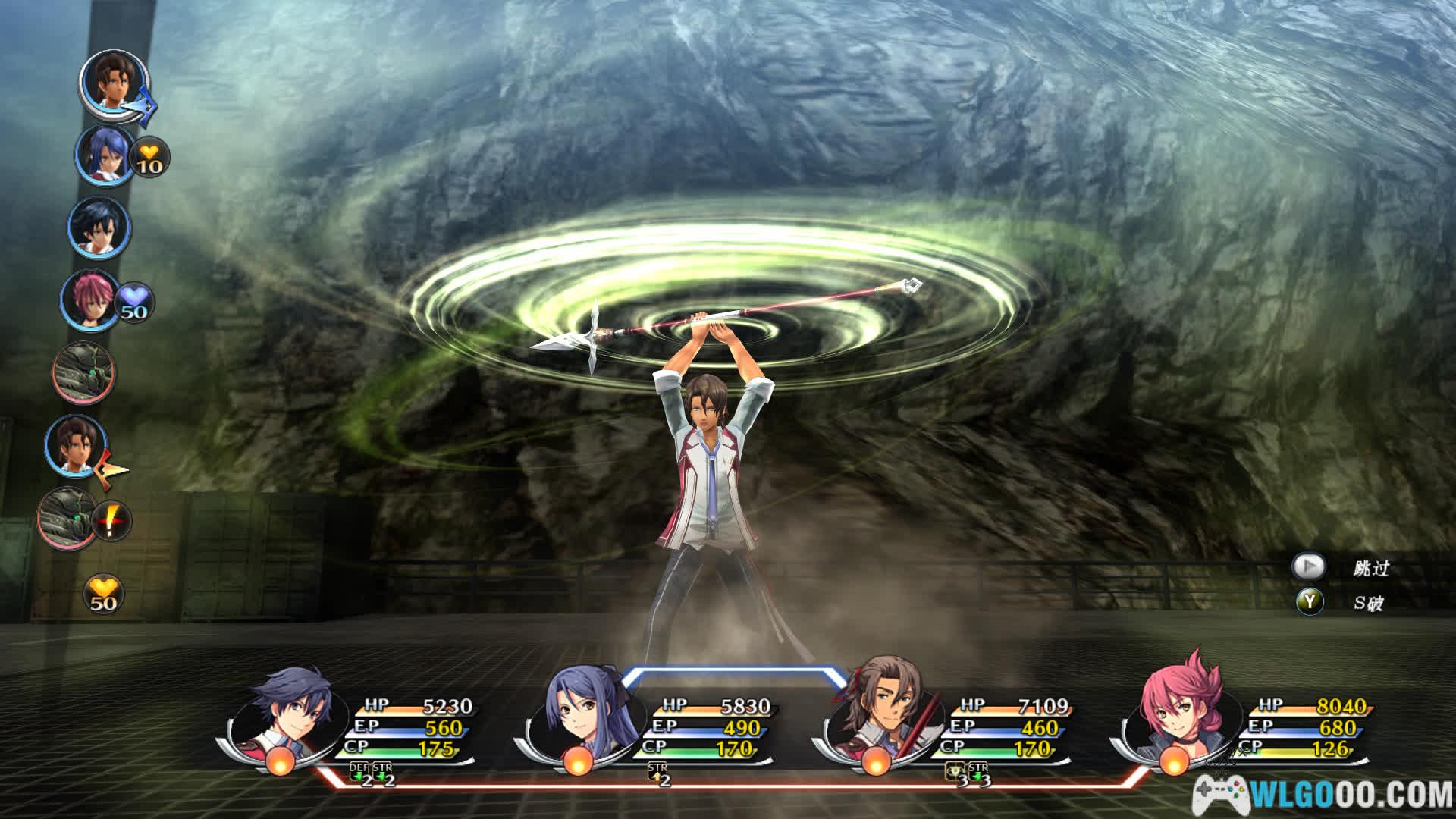Choose Rean's portrait in the turn order
The width and height of the screenshot is (1456, 819).
click(x=98, y=227)
